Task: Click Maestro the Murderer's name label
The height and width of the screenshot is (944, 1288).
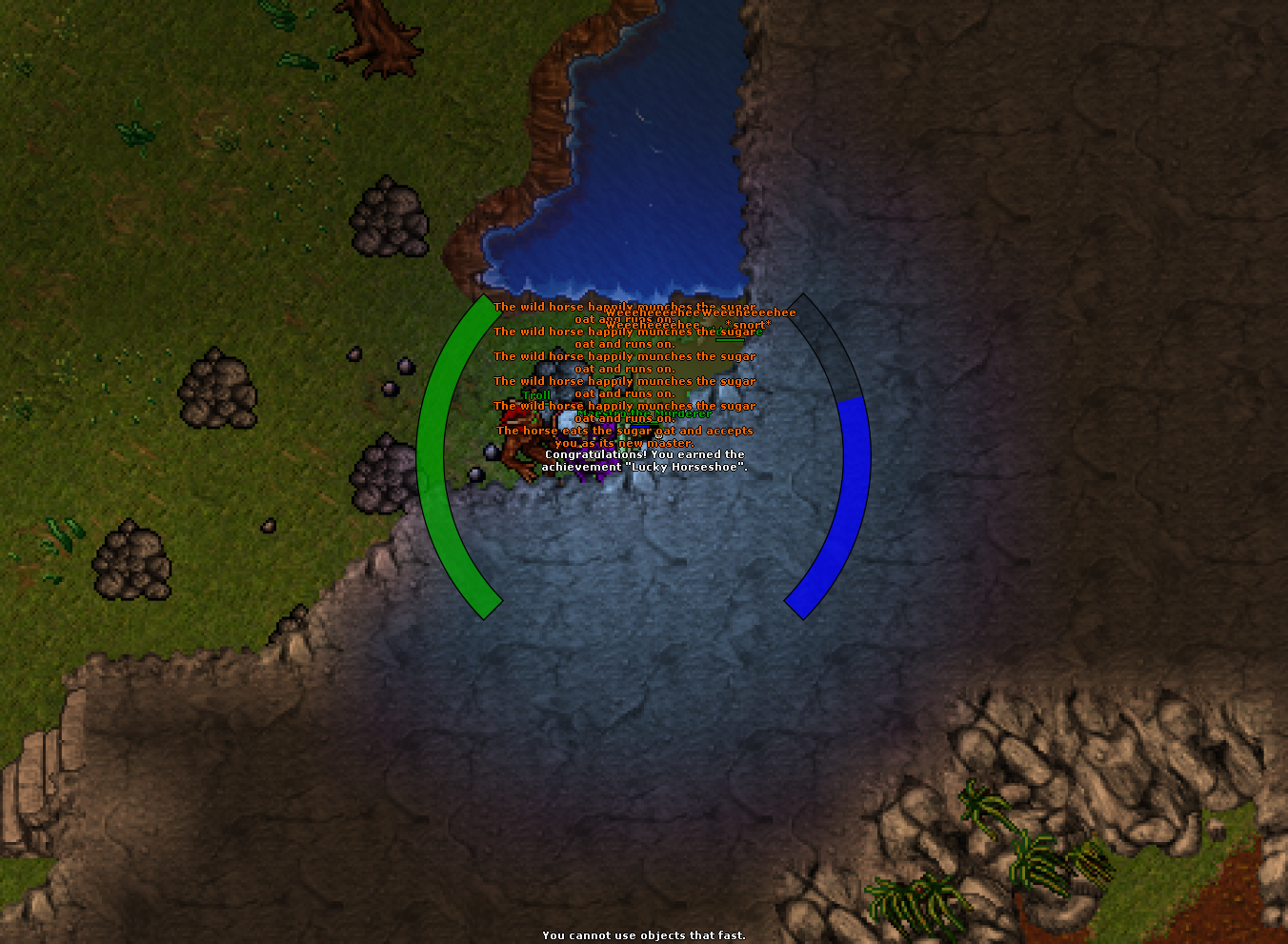Action: click(643, 414)
